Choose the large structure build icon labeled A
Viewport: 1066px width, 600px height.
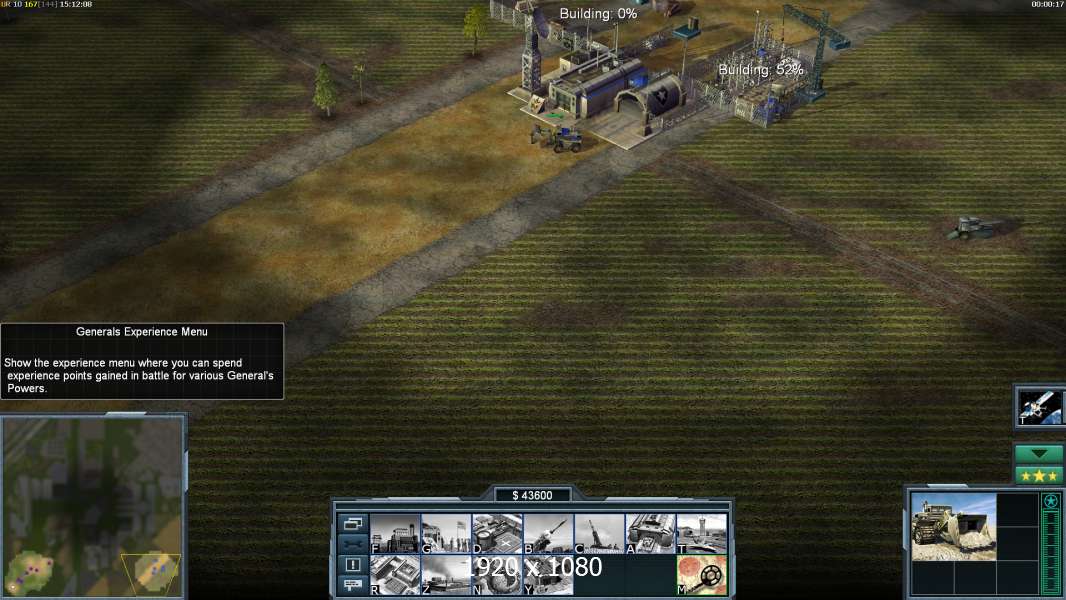650,534
